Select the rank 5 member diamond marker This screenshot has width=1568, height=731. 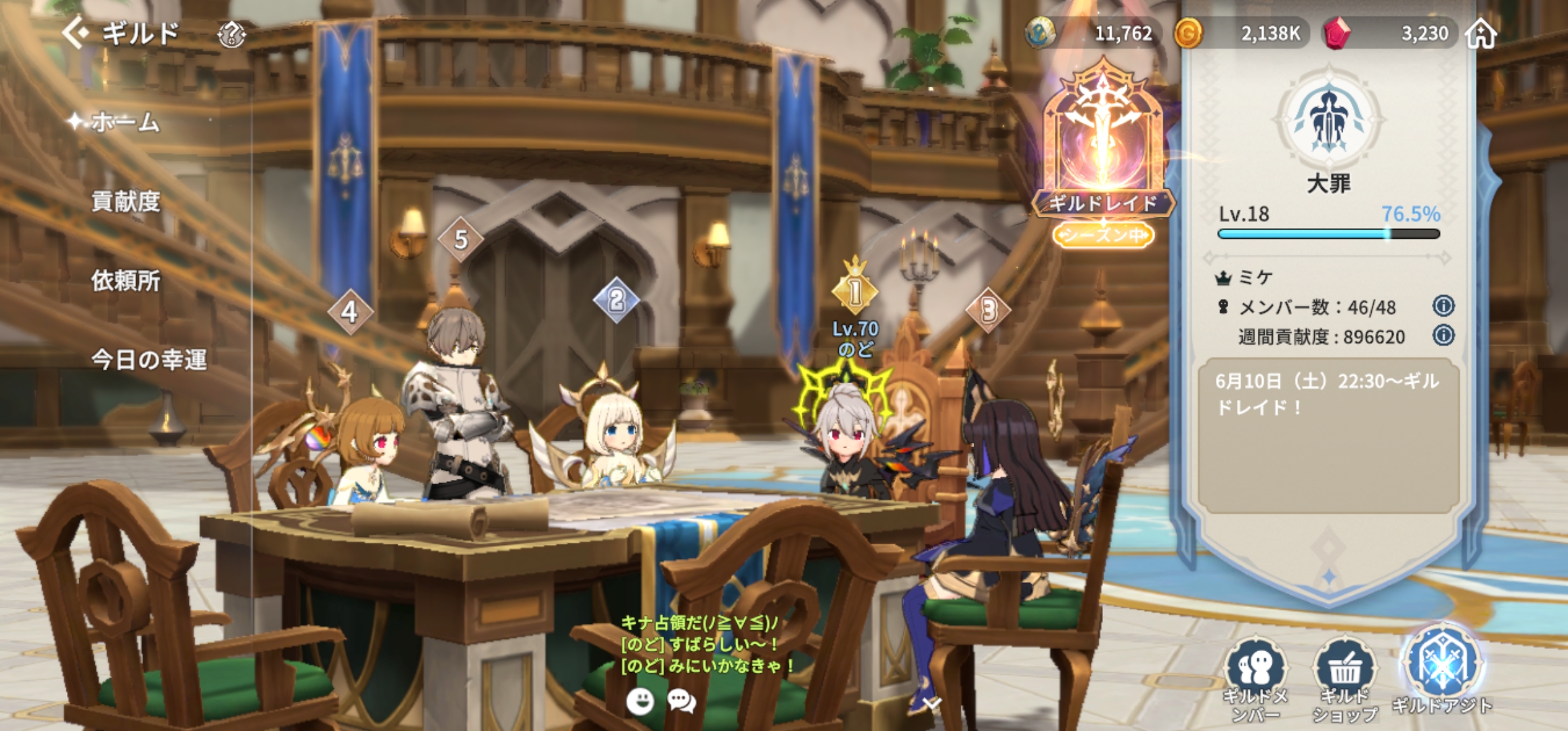(461, 239)
